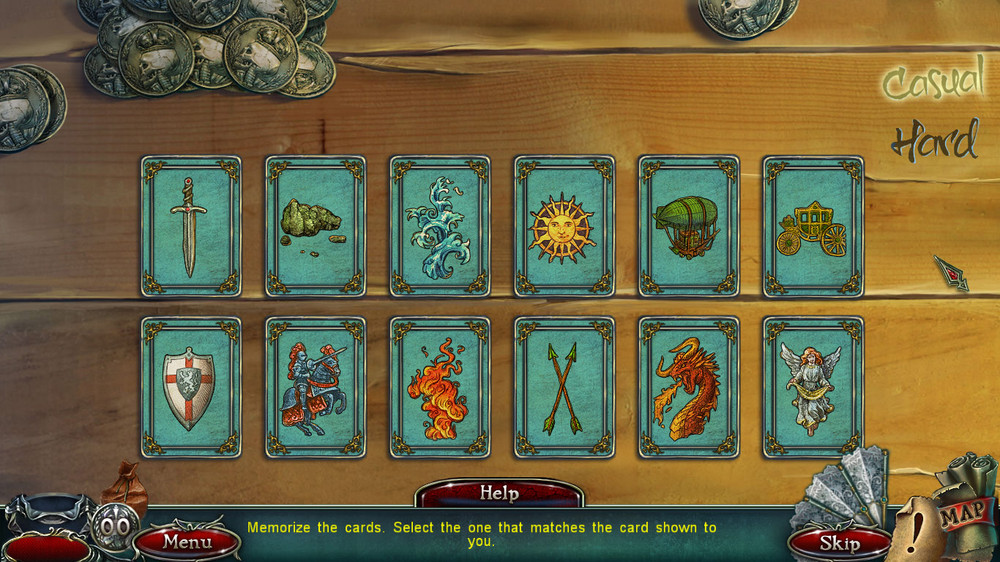Select the sword card

pyautogui.click(x=190, y=226)
